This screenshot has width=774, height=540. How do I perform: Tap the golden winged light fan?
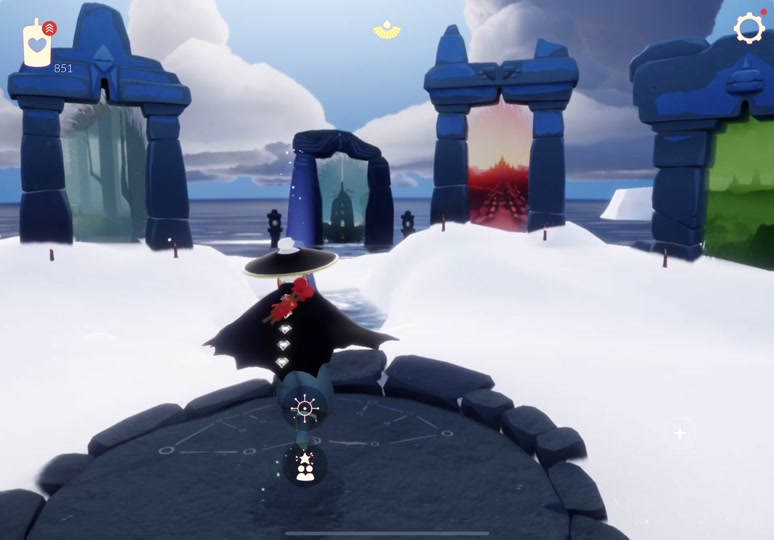tap(387, 31)
